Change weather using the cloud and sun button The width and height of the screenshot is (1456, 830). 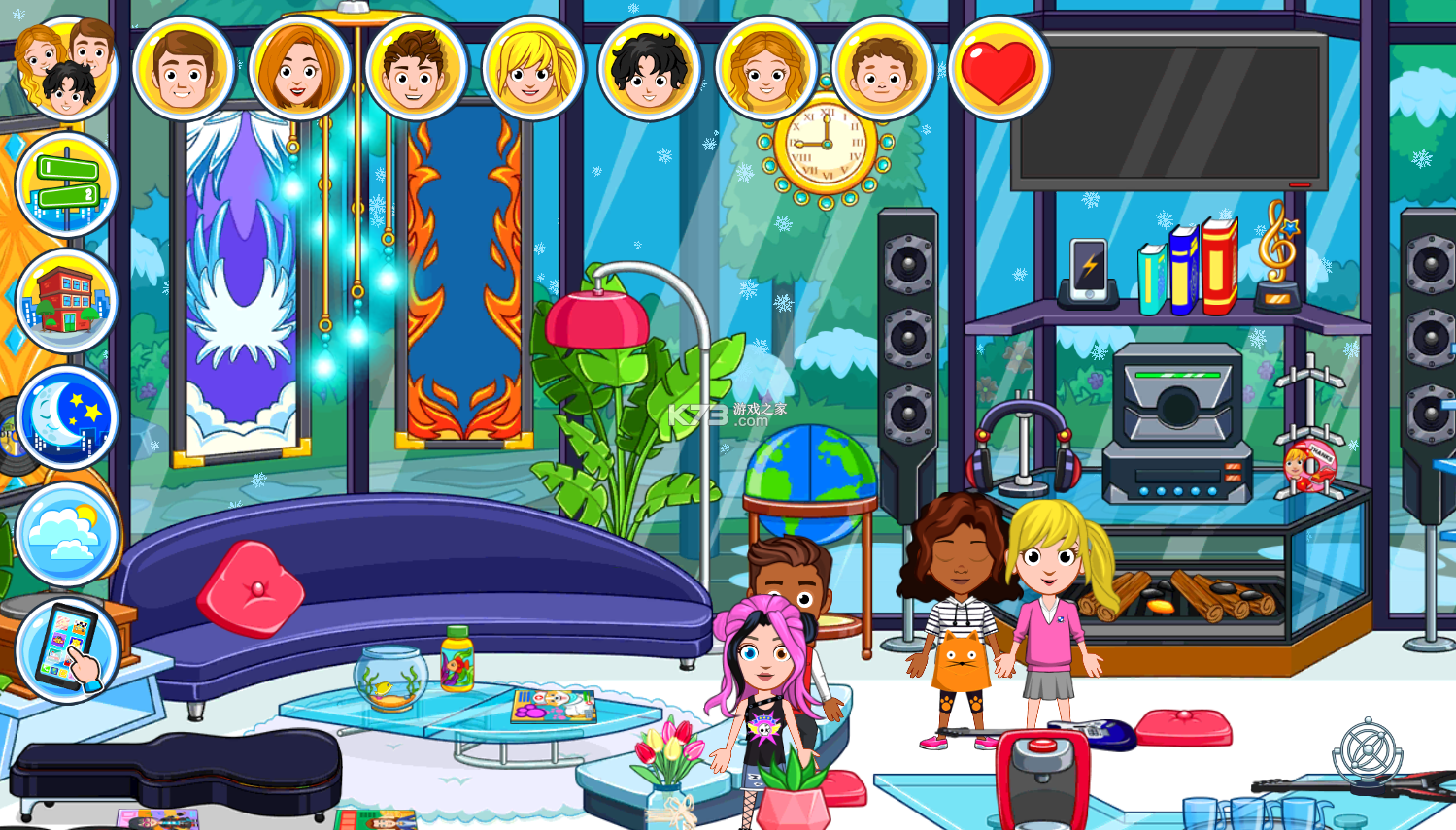click(66, 534)
